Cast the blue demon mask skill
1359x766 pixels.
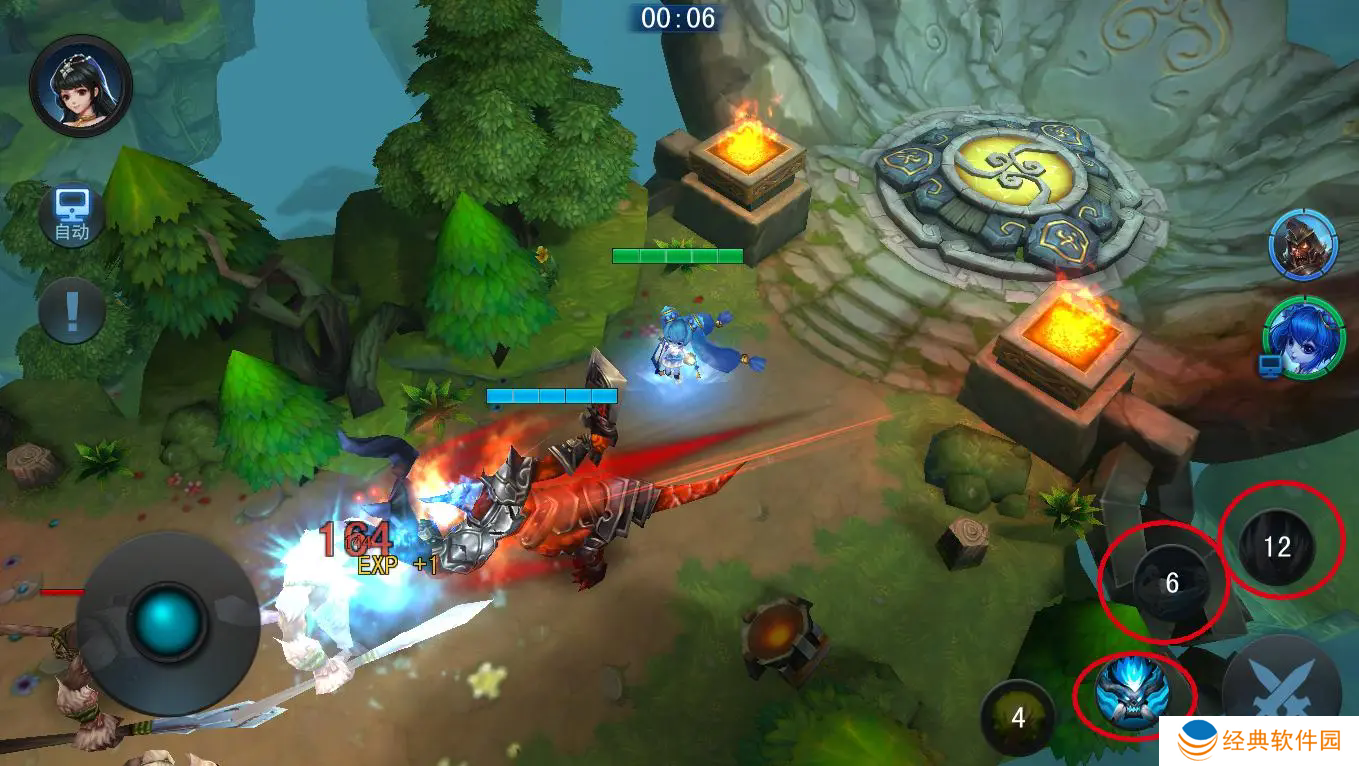point(1132,692)
